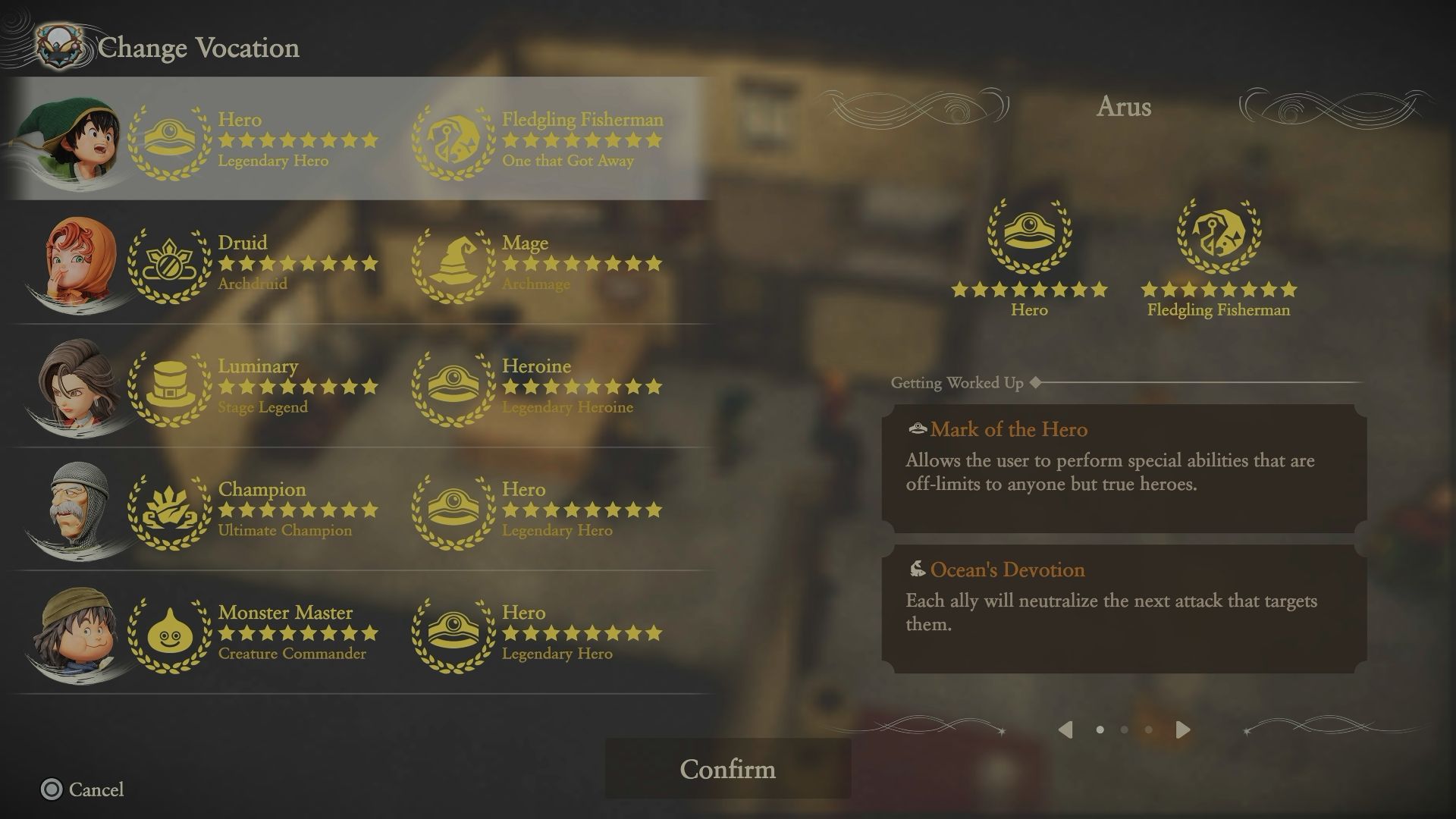
Task: Go to the previous info page arrow
Action: (x=1065, y=730)
